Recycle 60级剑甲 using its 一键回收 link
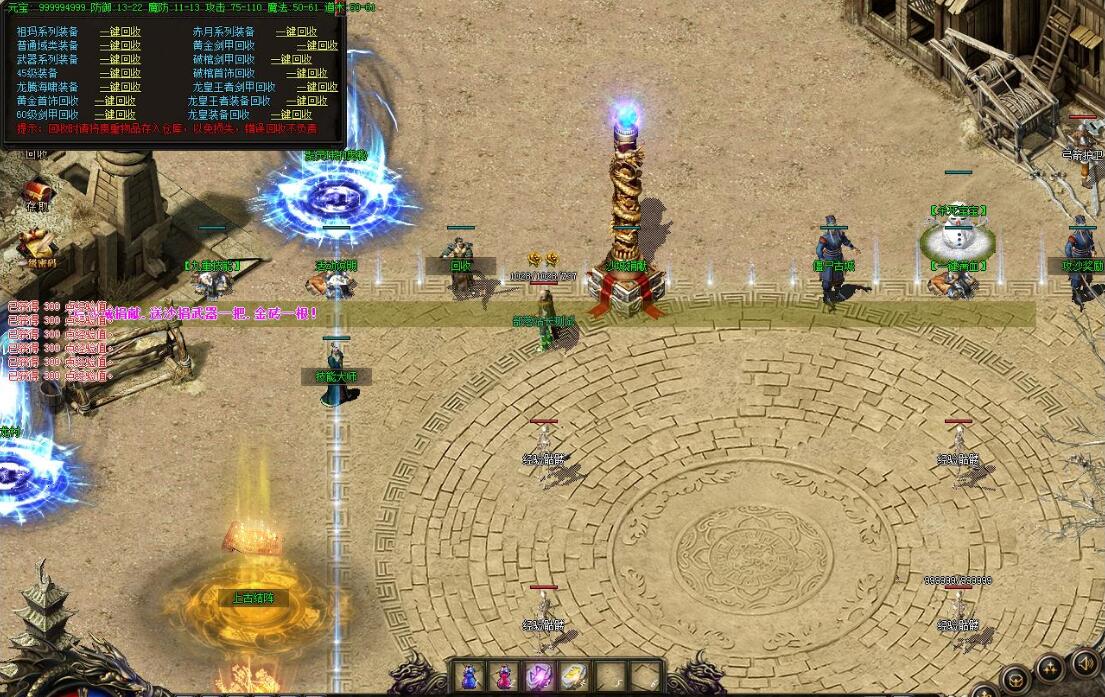 (115, 115)
